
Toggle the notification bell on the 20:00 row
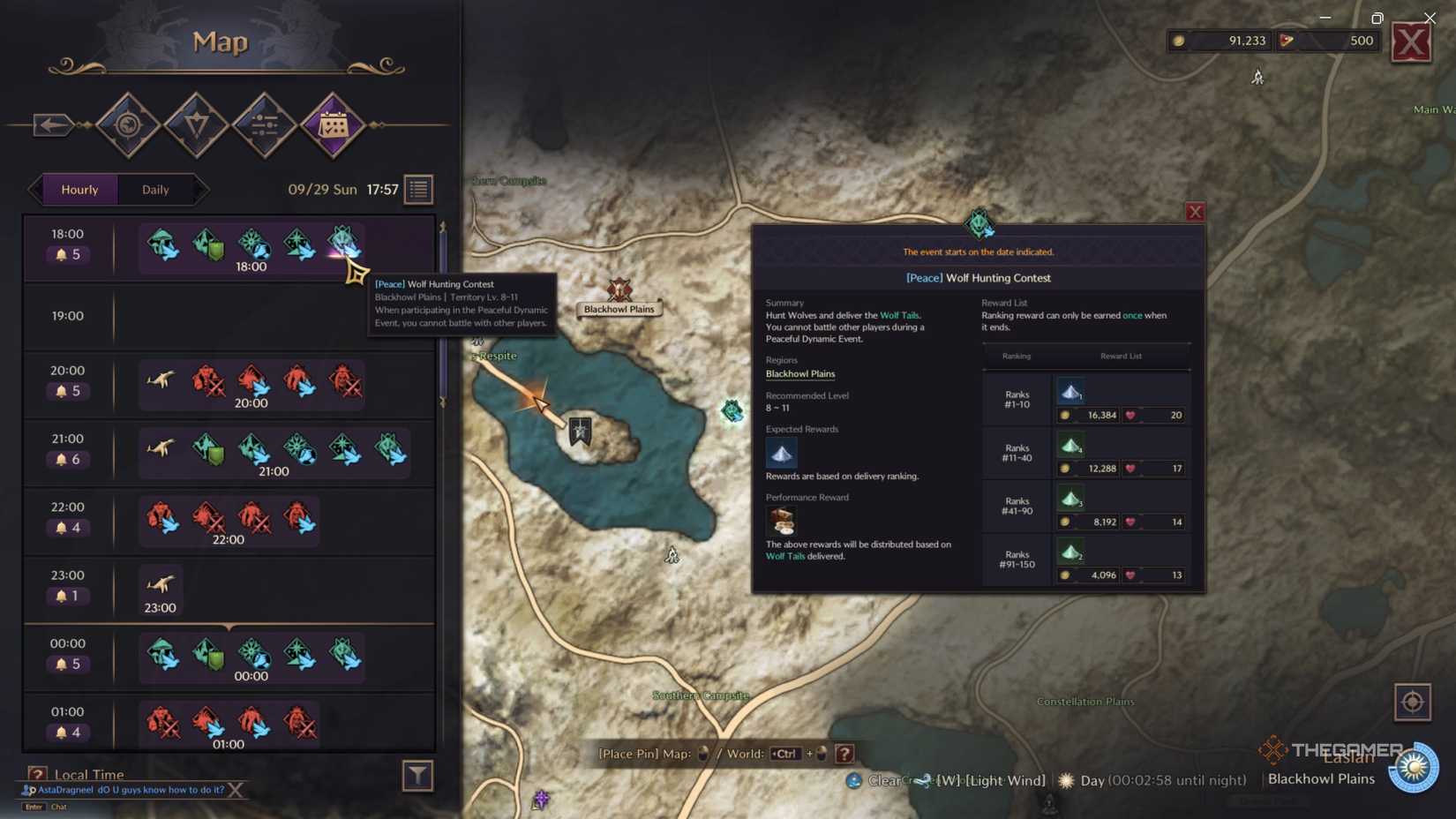pyautogui.click(x=61, y=391)
